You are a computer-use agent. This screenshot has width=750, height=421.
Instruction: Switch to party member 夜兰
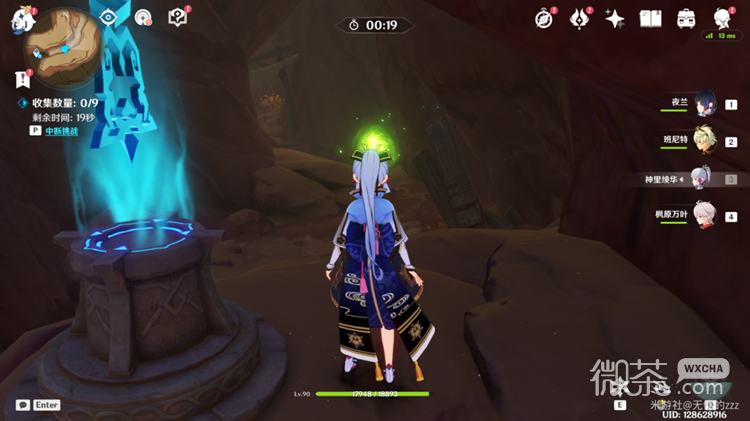click(702, 105)
